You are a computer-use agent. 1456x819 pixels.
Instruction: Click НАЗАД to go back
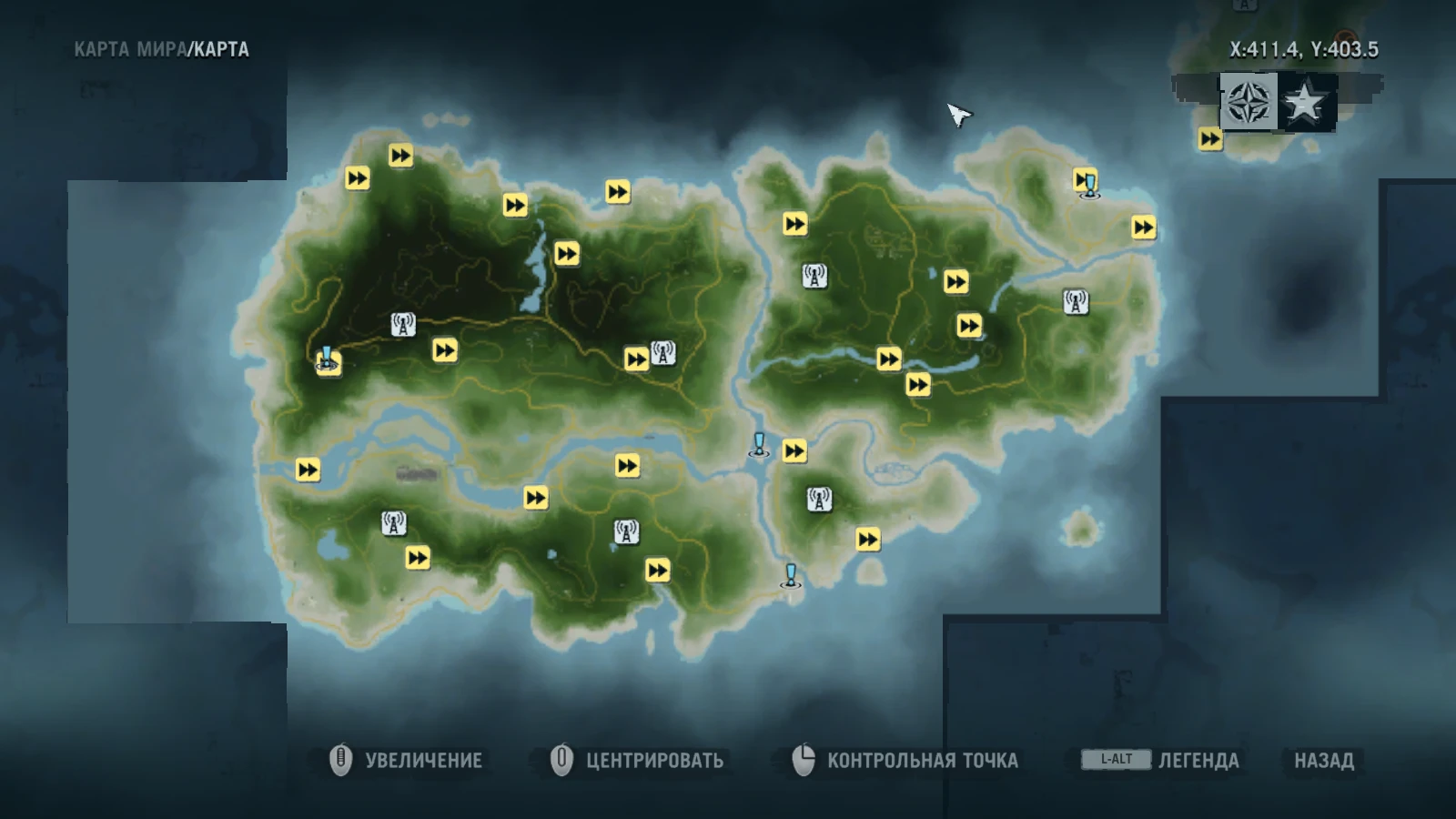tap(1326, 757)
